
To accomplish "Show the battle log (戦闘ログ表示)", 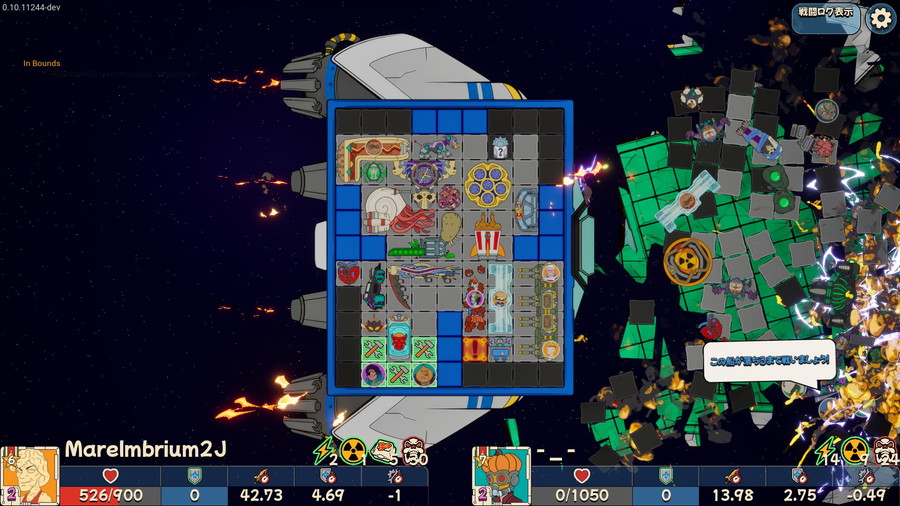I will [x=825, y=13].
